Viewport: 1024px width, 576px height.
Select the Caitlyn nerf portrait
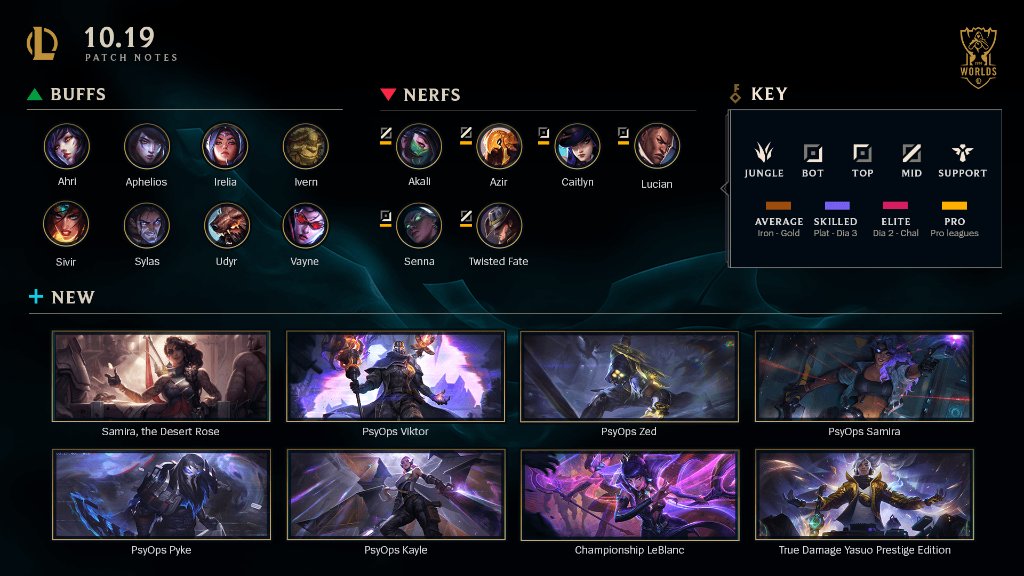tap(578, 146)
